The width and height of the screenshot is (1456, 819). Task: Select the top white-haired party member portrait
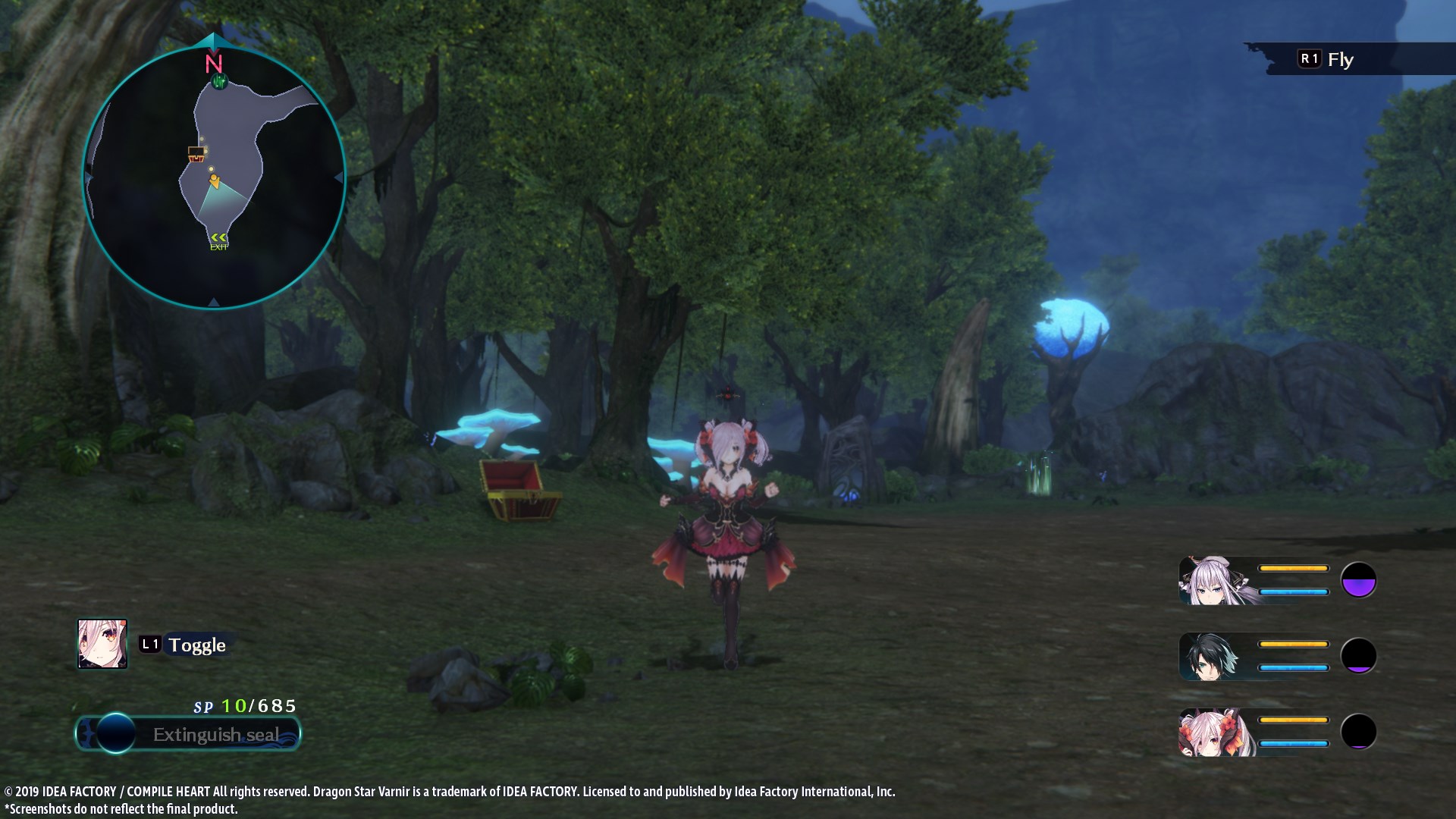[x=1211, y=581]
